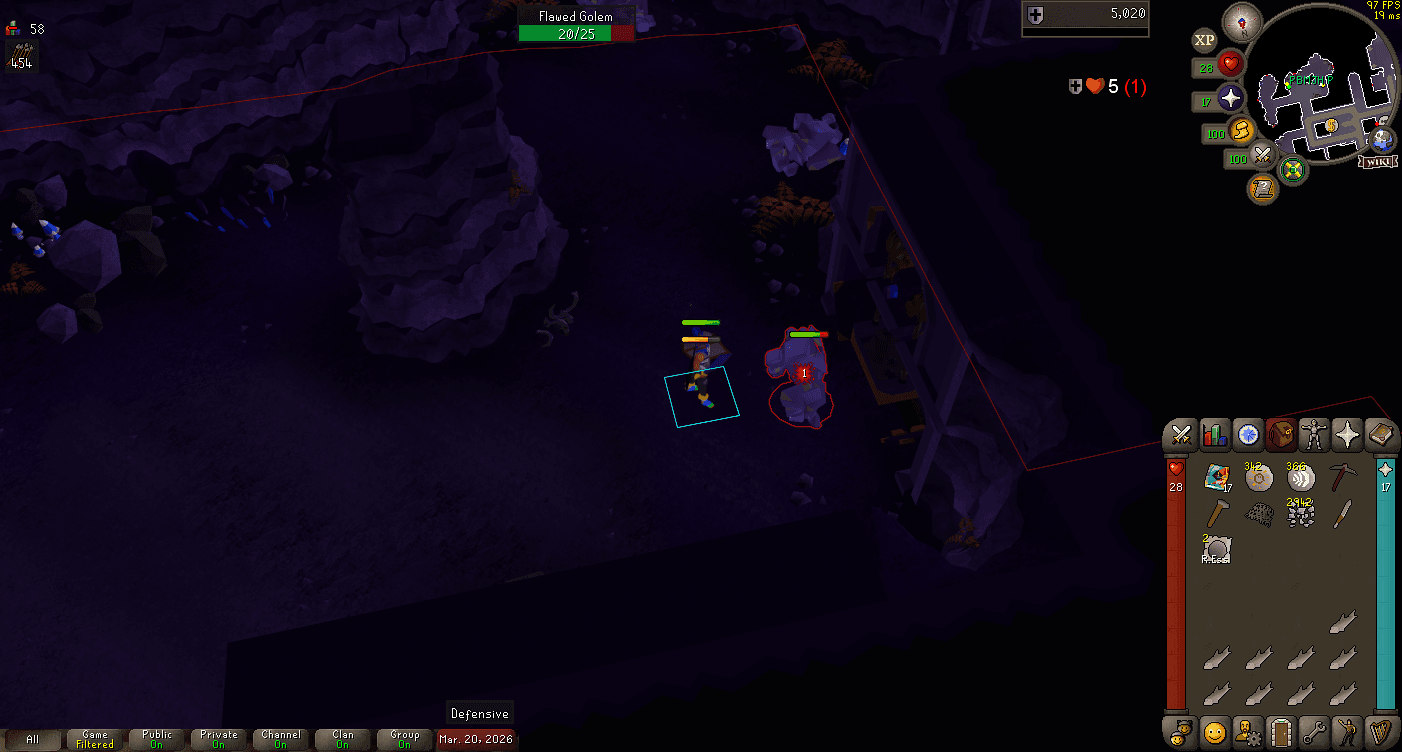
Task: Toggle quick prayers with the prayer orb
Action: [1230, 99]
